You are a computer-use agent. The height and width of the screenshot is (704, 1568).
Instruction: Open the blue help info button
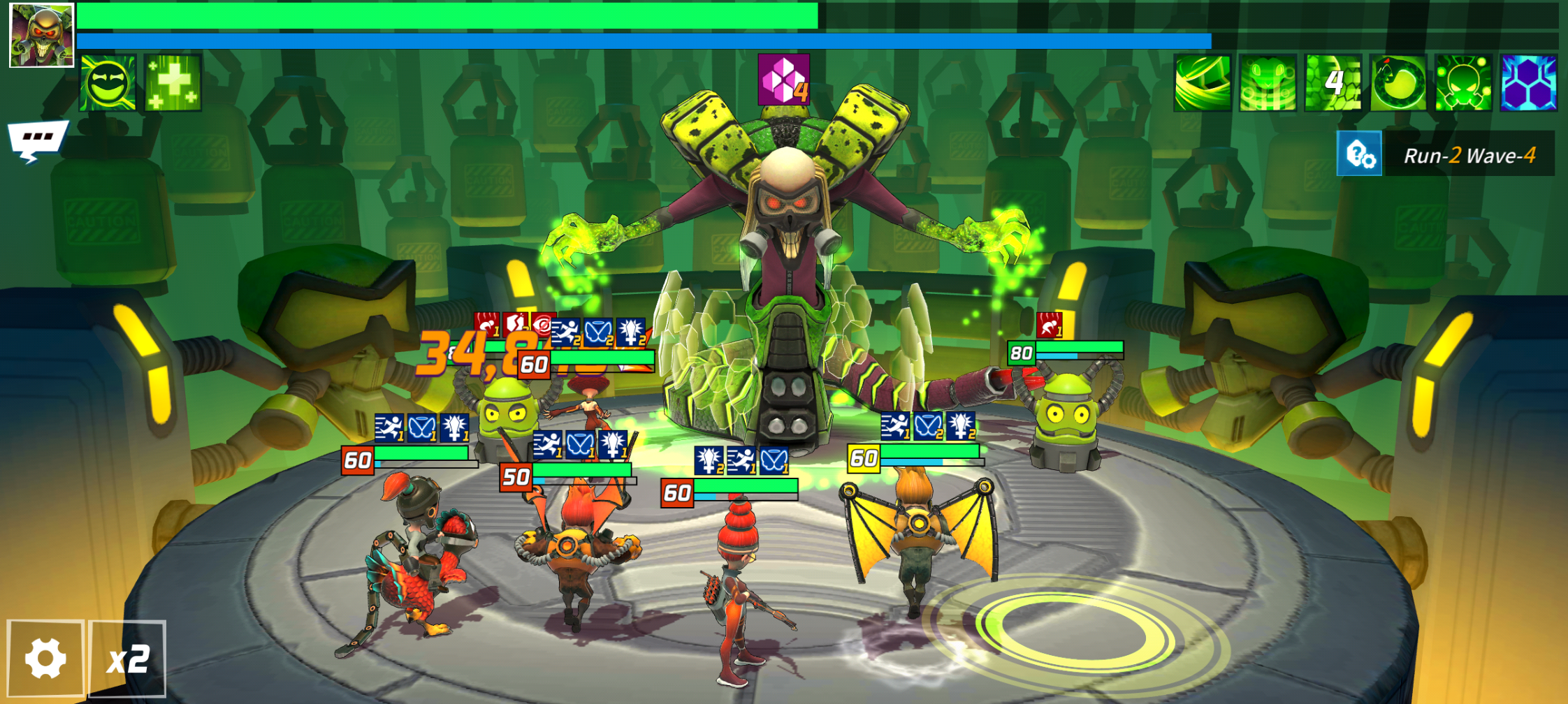click(1359, 154)
